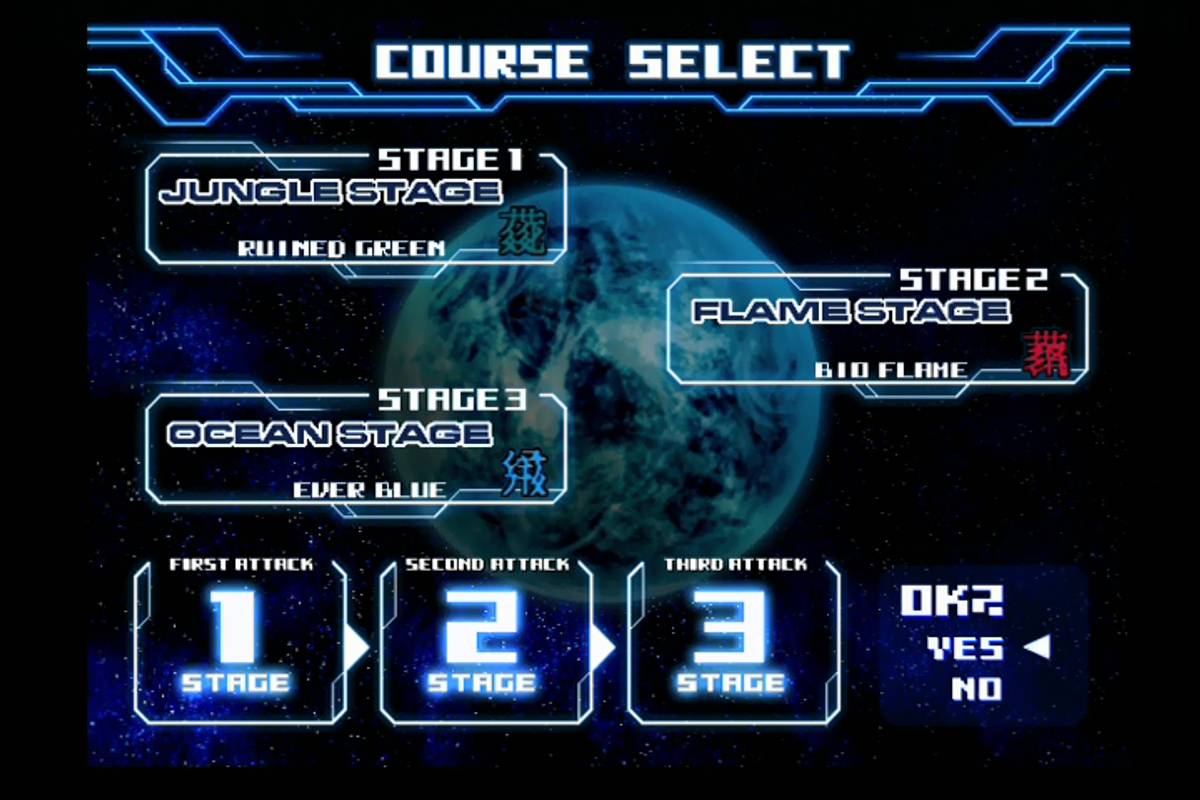1200x800 pixels.
Task: Choose the Third Attack stage slot
Action: (733, 642)
